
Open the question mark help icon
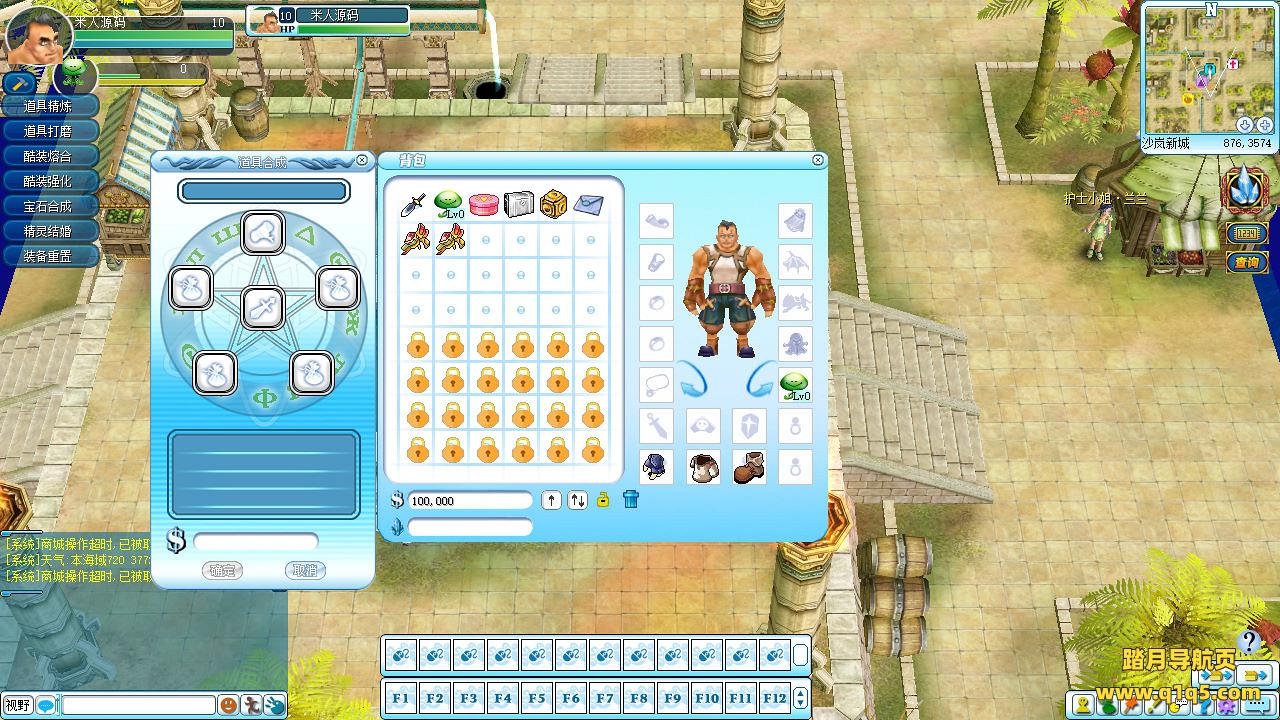point(1249,641)
